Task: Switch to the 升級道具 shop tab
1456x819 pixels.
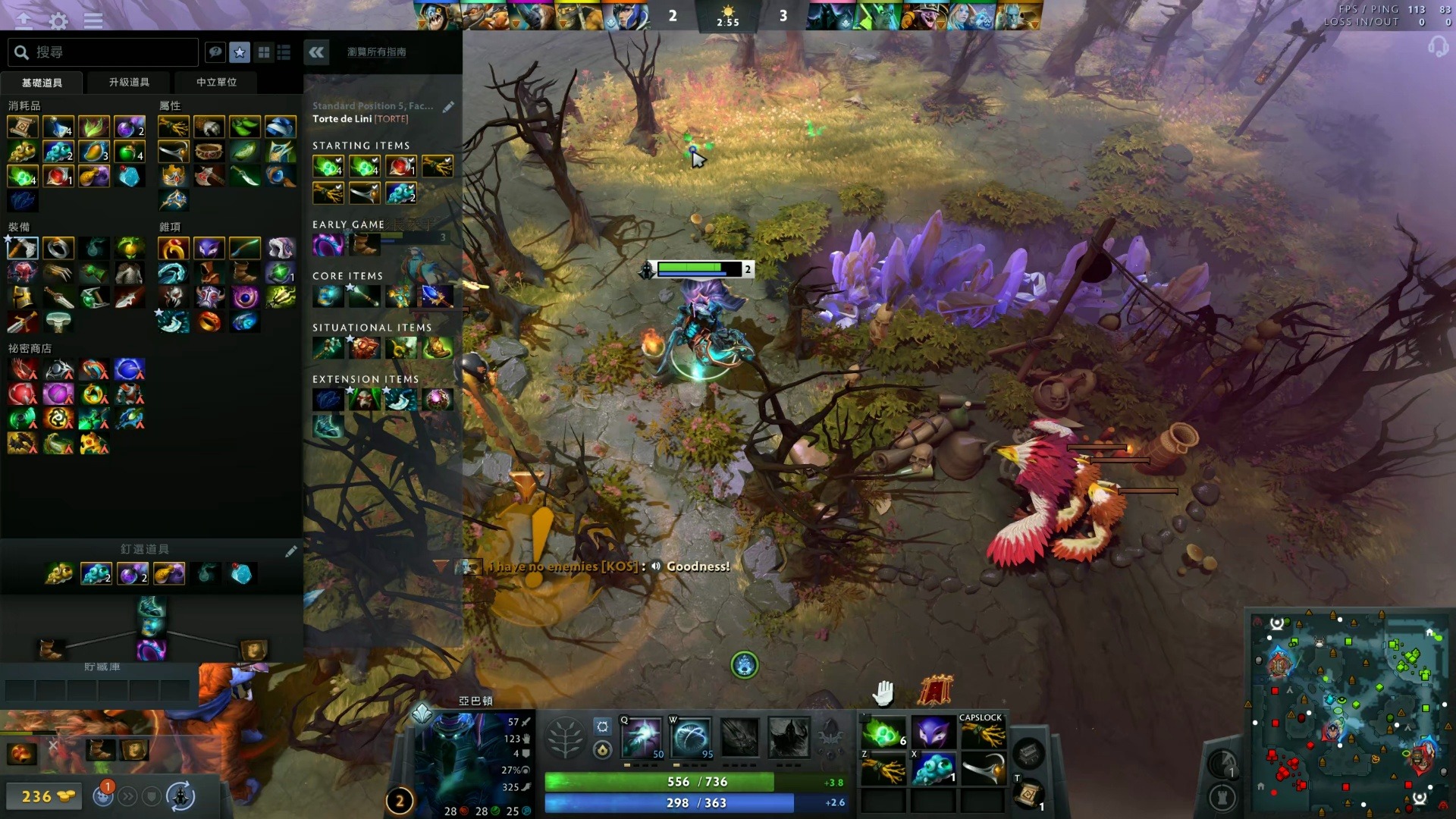Action: pyautogui.click(x=129, y=82)
